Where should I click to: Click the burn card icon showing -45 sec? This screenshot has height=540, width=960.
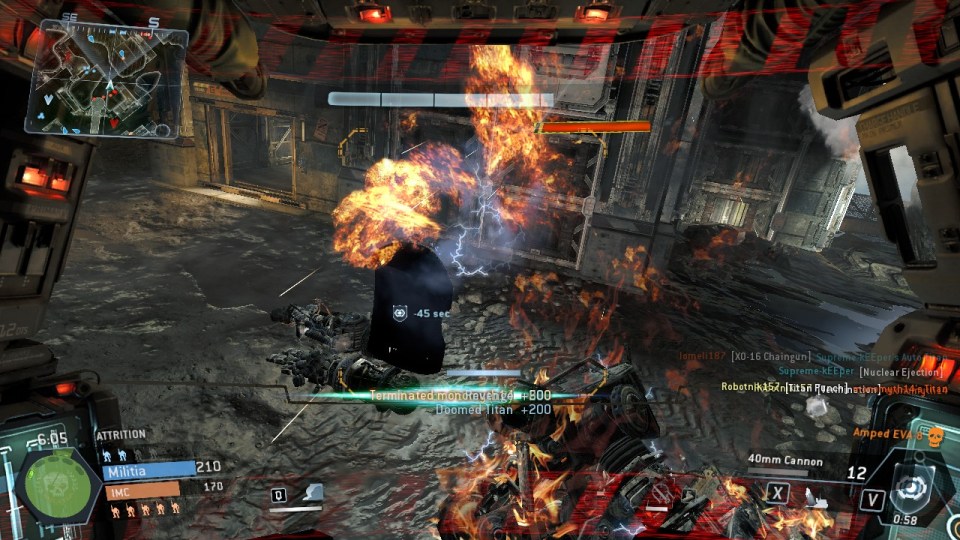coord(401,312)
